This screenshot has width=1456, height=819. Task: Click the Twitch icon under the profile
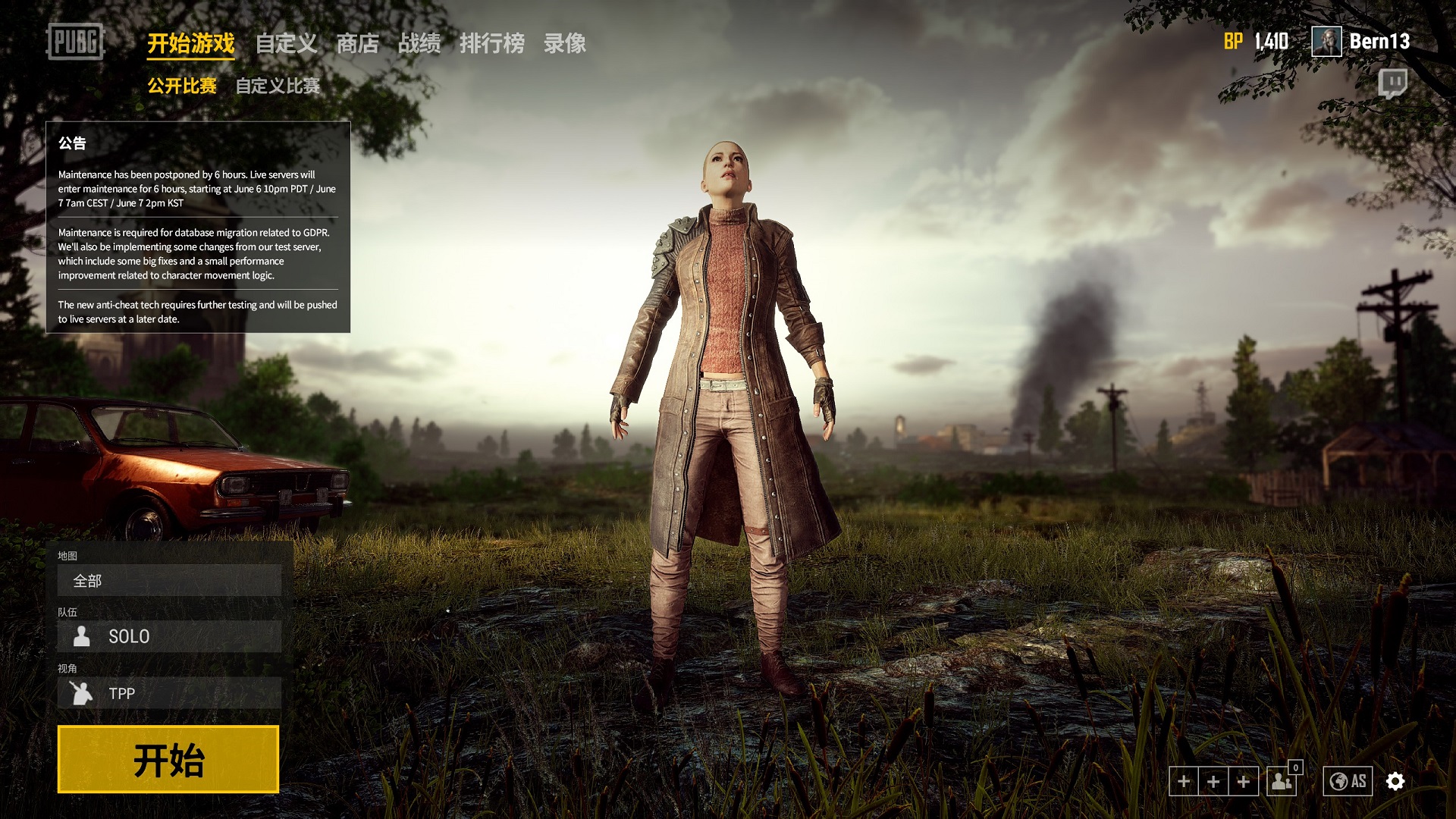[1392, 83]
